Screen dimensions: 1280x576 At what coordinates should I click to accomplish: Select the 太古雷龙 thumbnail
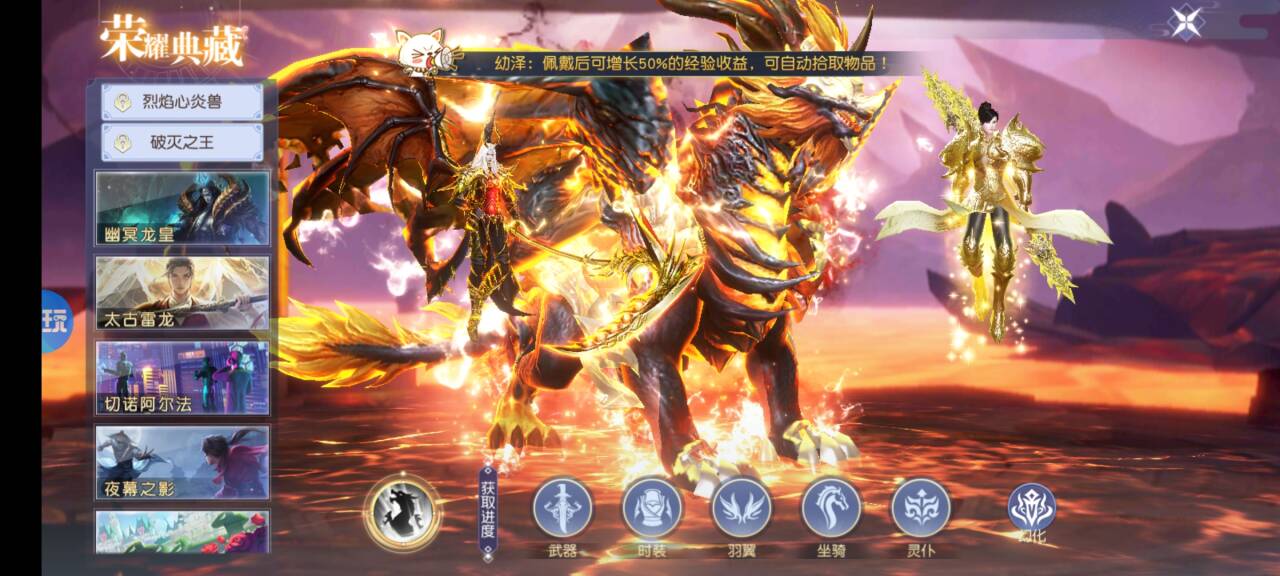point(182,293)
